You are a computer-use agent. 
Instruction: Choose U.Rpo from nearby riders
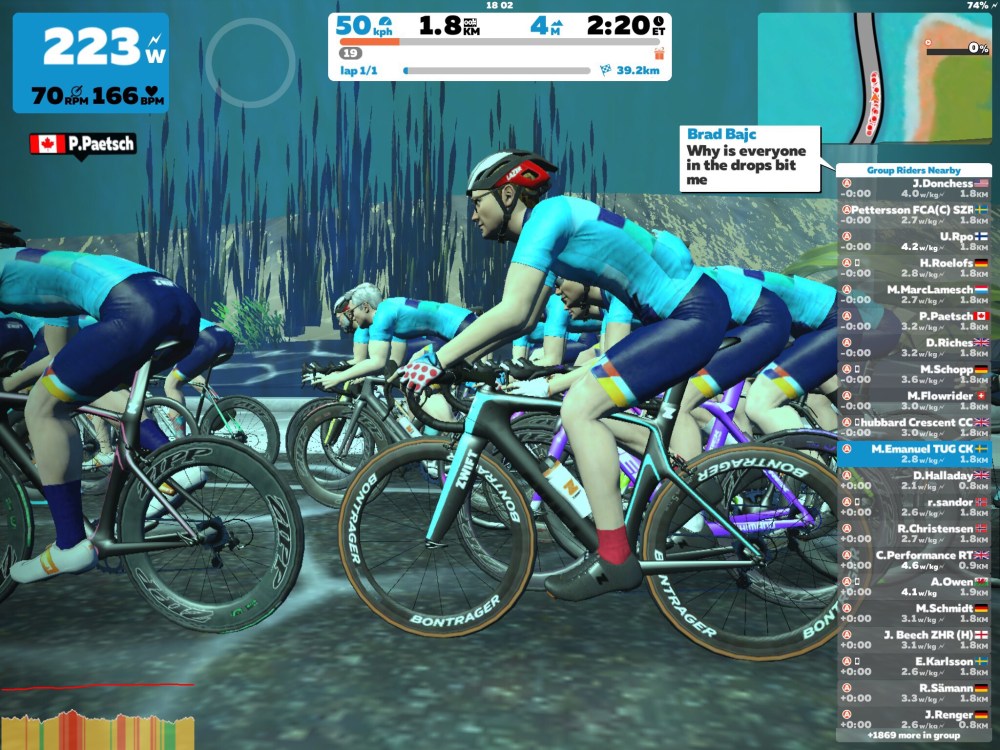pyautogui.click(x=913, y=242)
